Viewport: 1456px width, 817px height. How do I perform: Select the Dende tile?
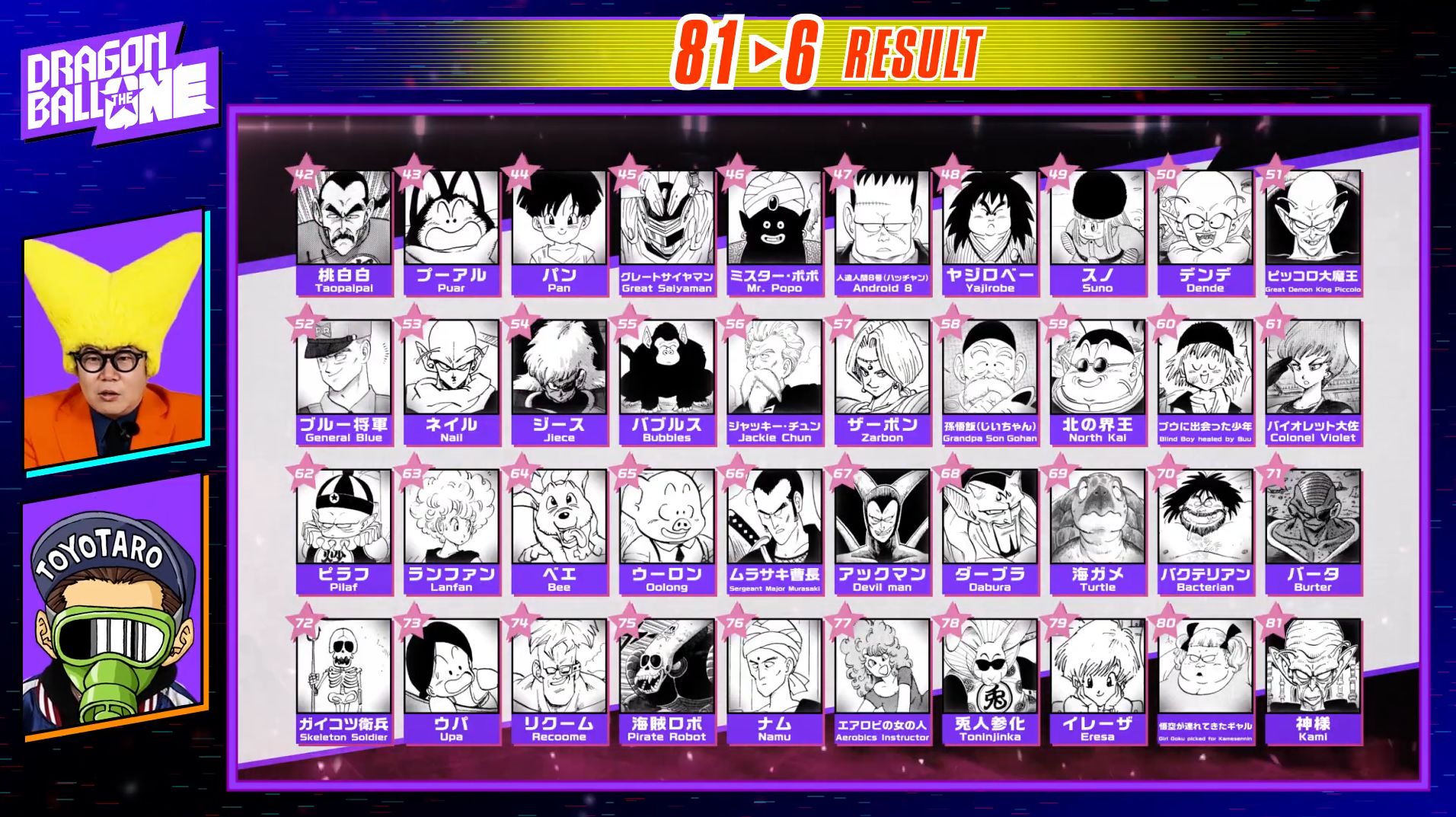(x=1205, y=231)
